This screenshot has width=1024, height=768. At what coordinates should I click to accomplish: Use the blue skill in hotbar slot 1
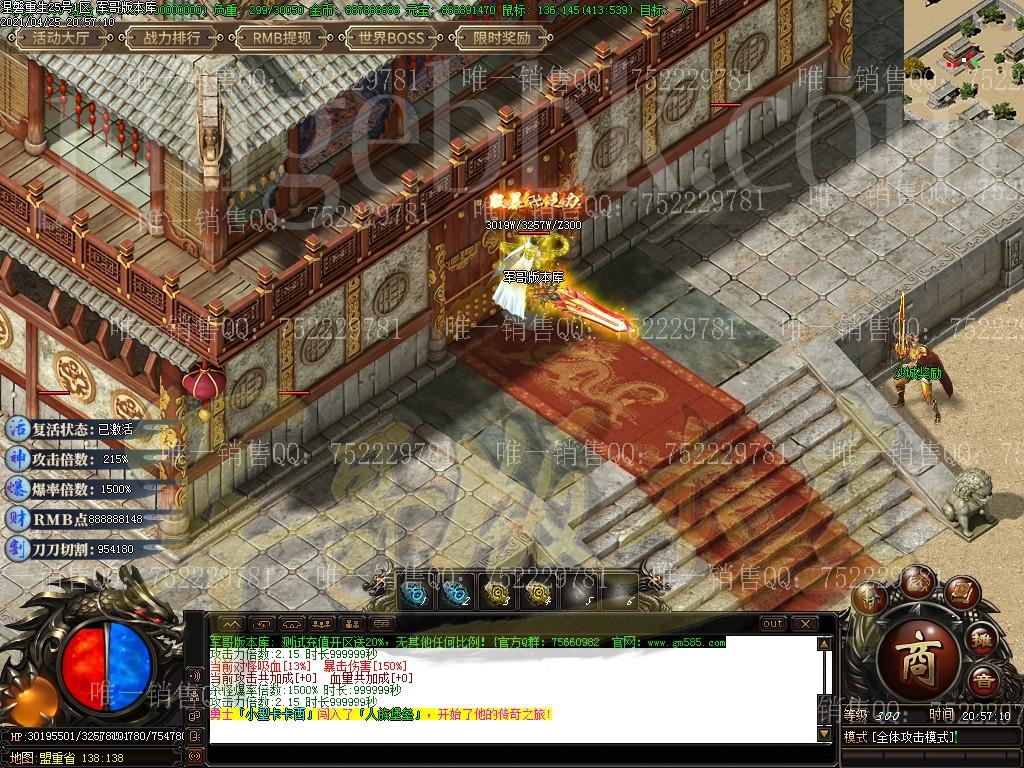coord(414,592)
